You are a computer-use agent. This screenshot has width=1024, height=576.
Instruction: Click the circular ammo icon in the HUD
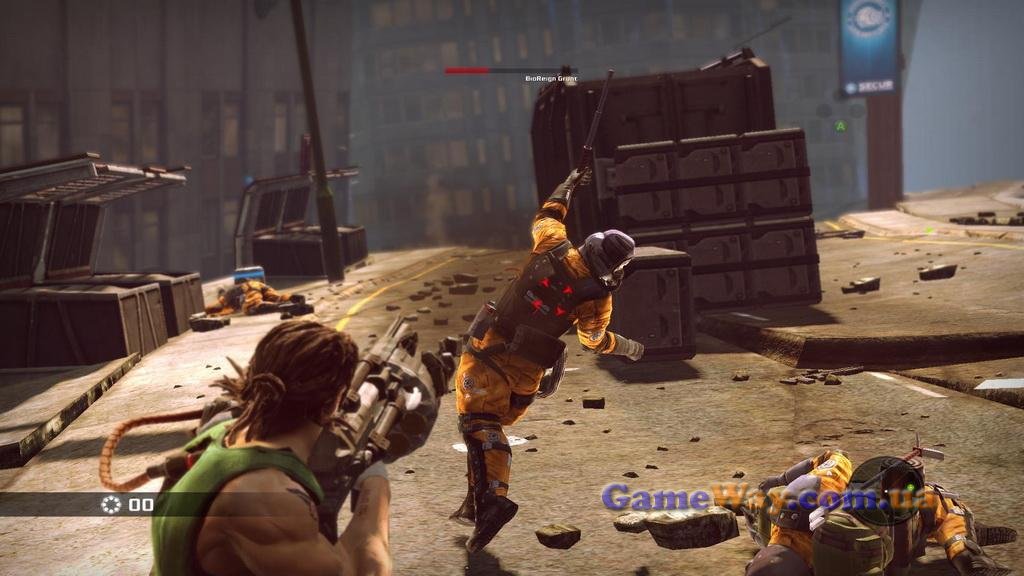coord(111,504)
